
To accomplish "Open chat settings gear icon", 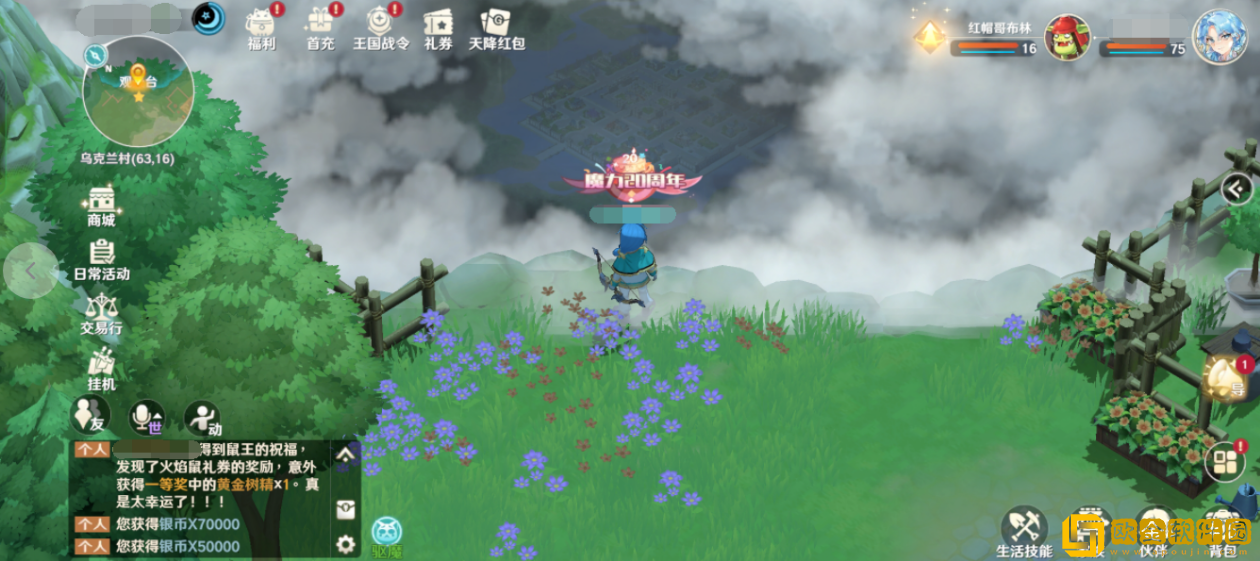I will (x=346, y=544).
